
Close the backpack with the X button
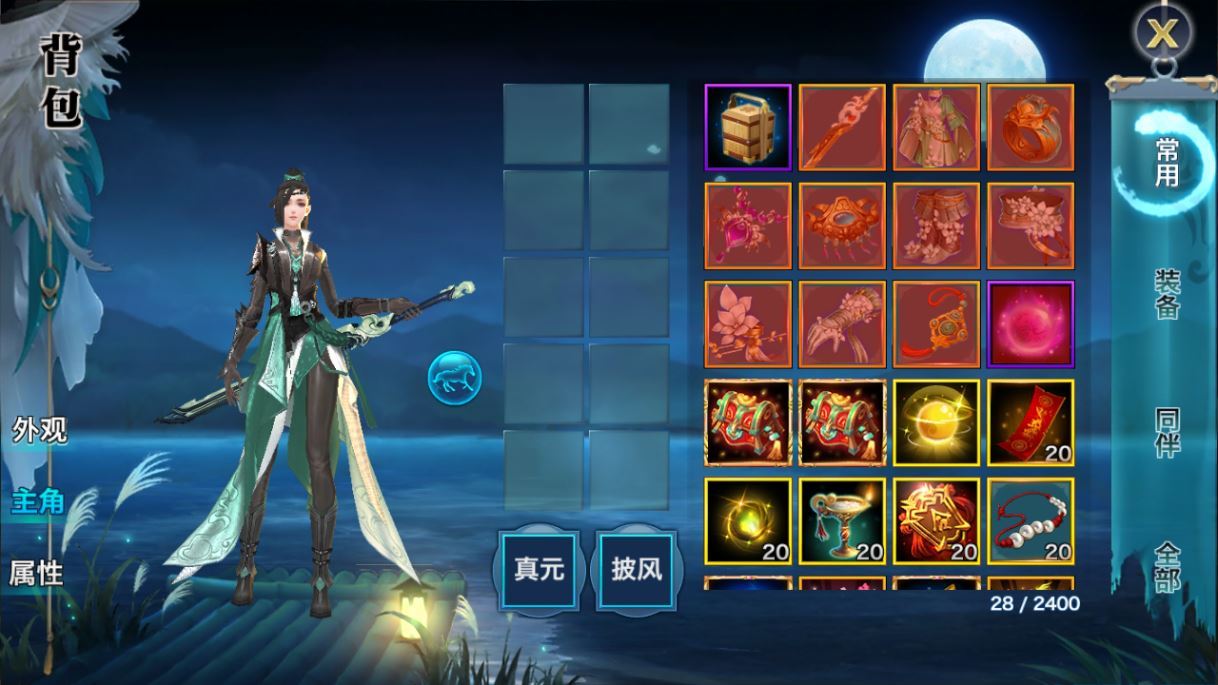pos(1162,34)
